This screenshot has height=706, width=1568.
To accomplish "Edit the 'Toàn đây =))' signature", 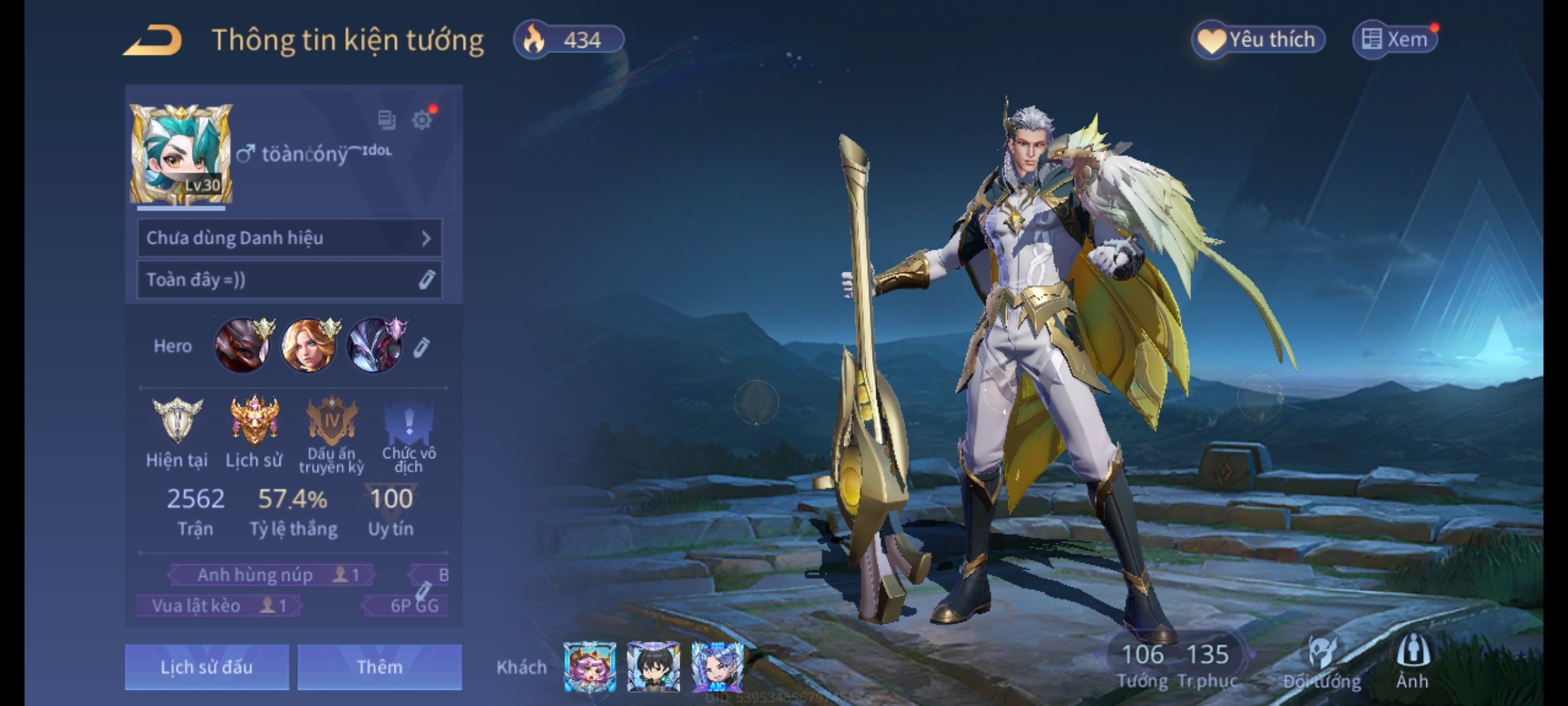I will [426, 280].
